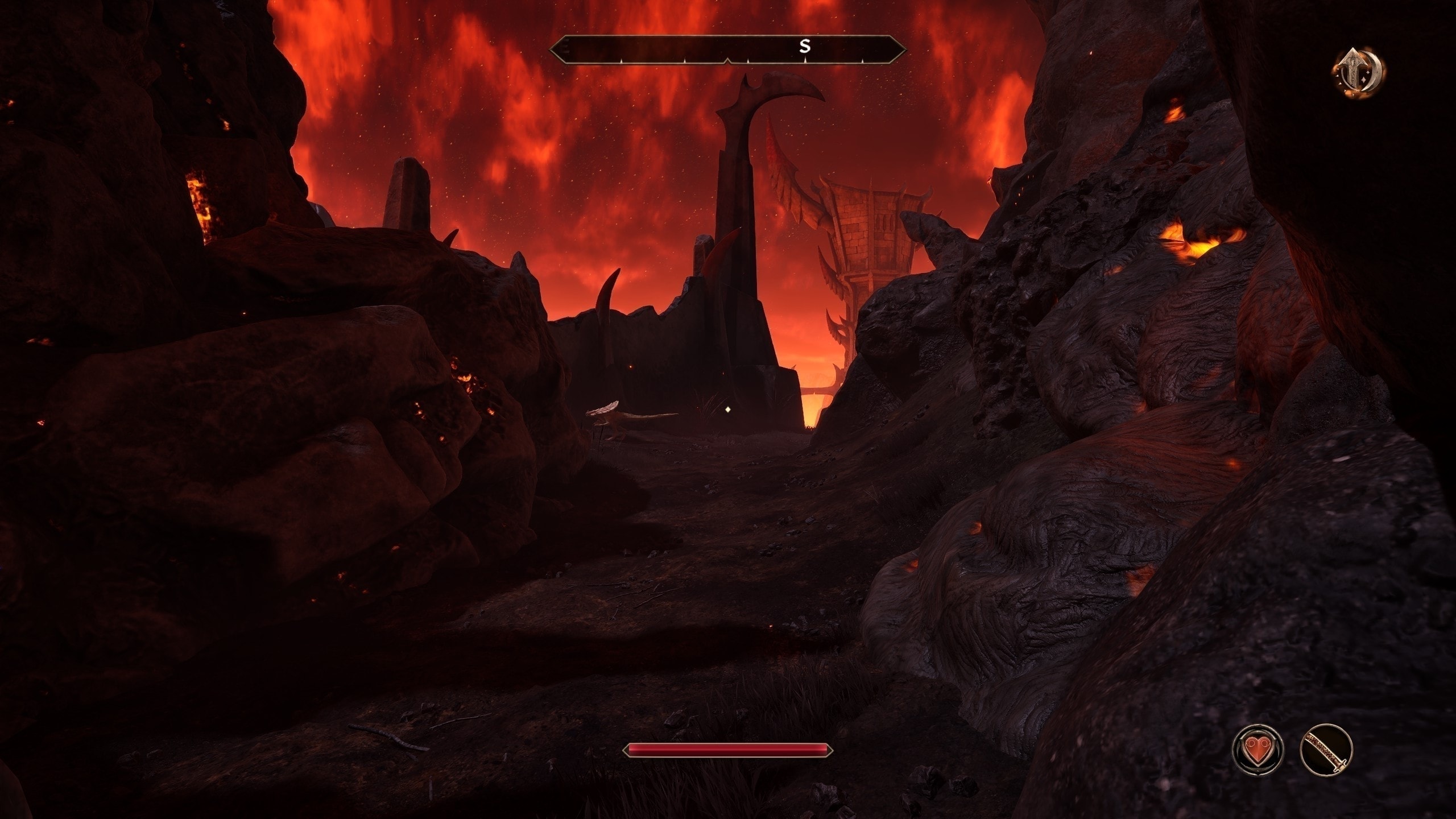Click the arrow-and-crescent-moon status effect icon

coord(1358,72)
